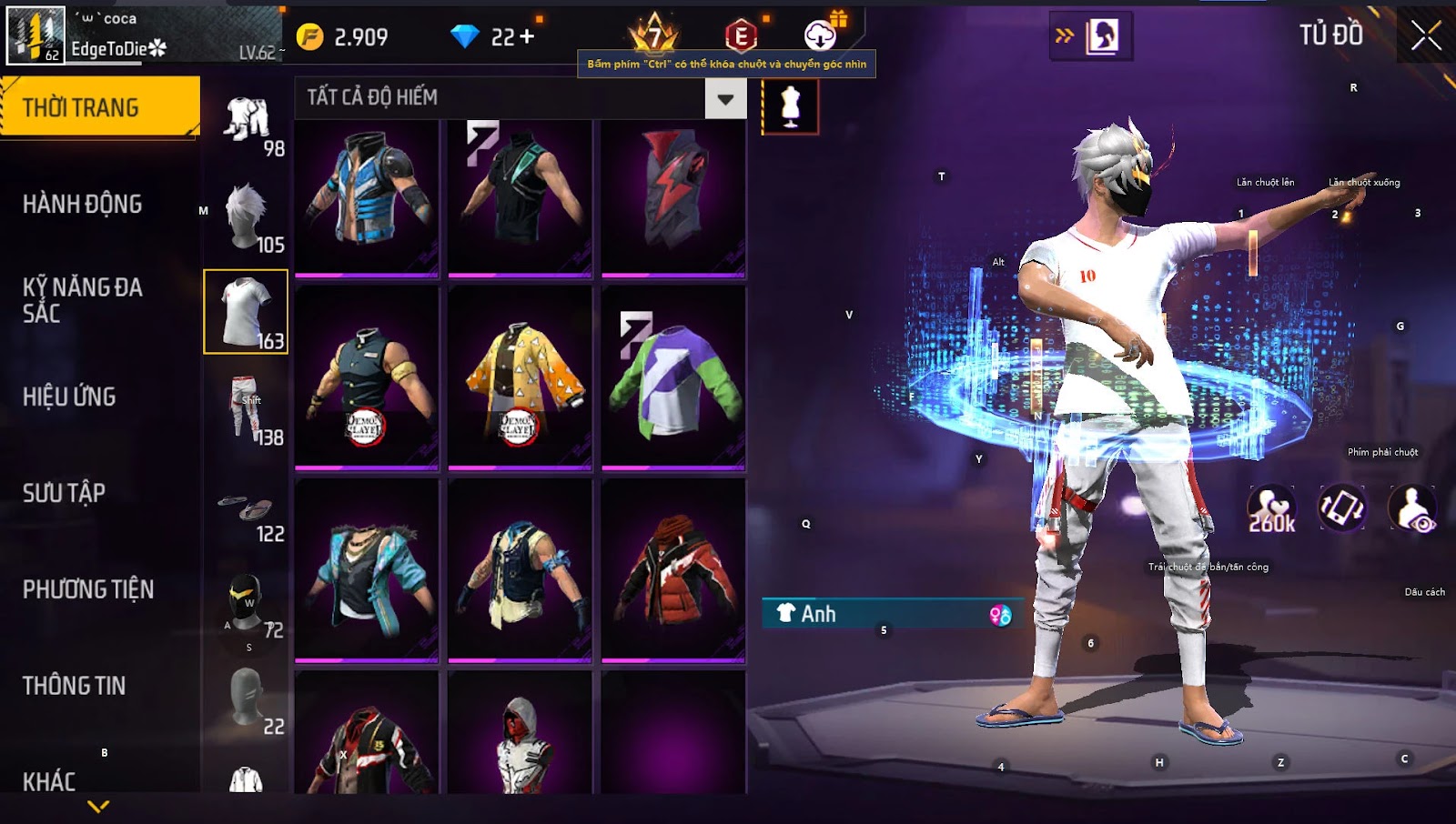Open the Phương Tiện category
The width and height of the screenshot is (1456, 824).
88,589
